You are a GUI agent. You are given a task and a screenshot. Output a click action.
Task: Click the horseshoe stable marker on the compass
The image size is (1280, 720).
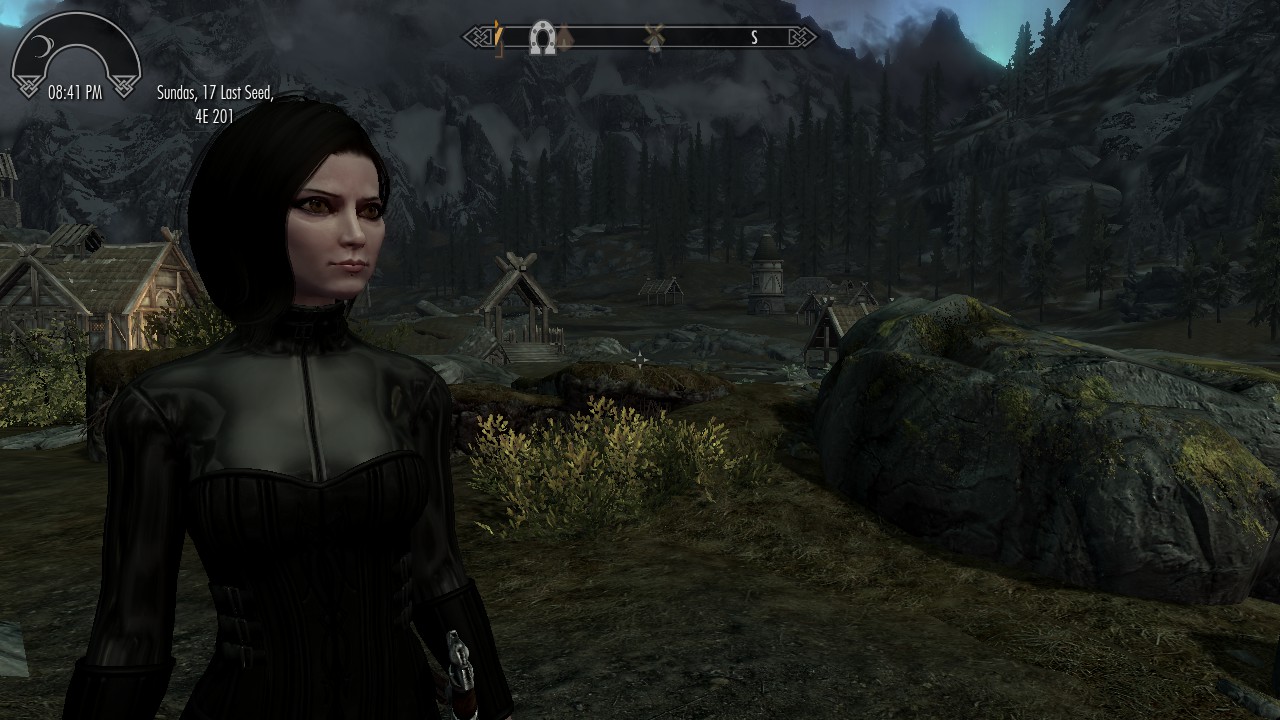[542, 38]
